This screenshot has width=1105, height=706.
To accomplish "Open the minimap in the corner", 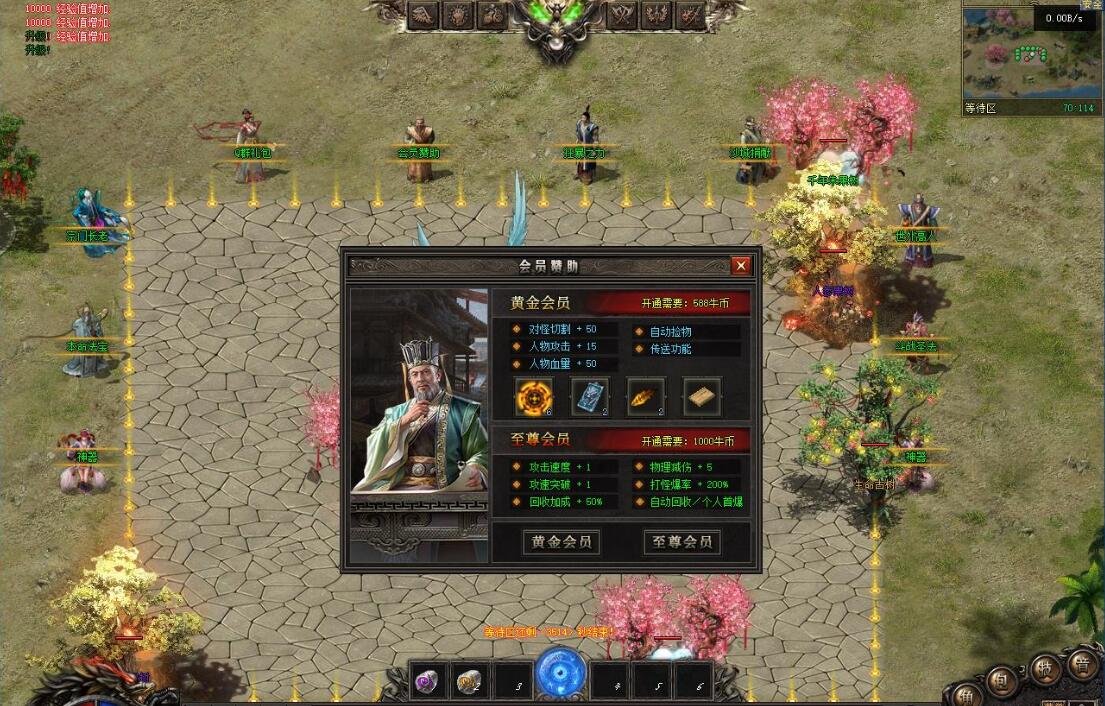I will 1030,55.
